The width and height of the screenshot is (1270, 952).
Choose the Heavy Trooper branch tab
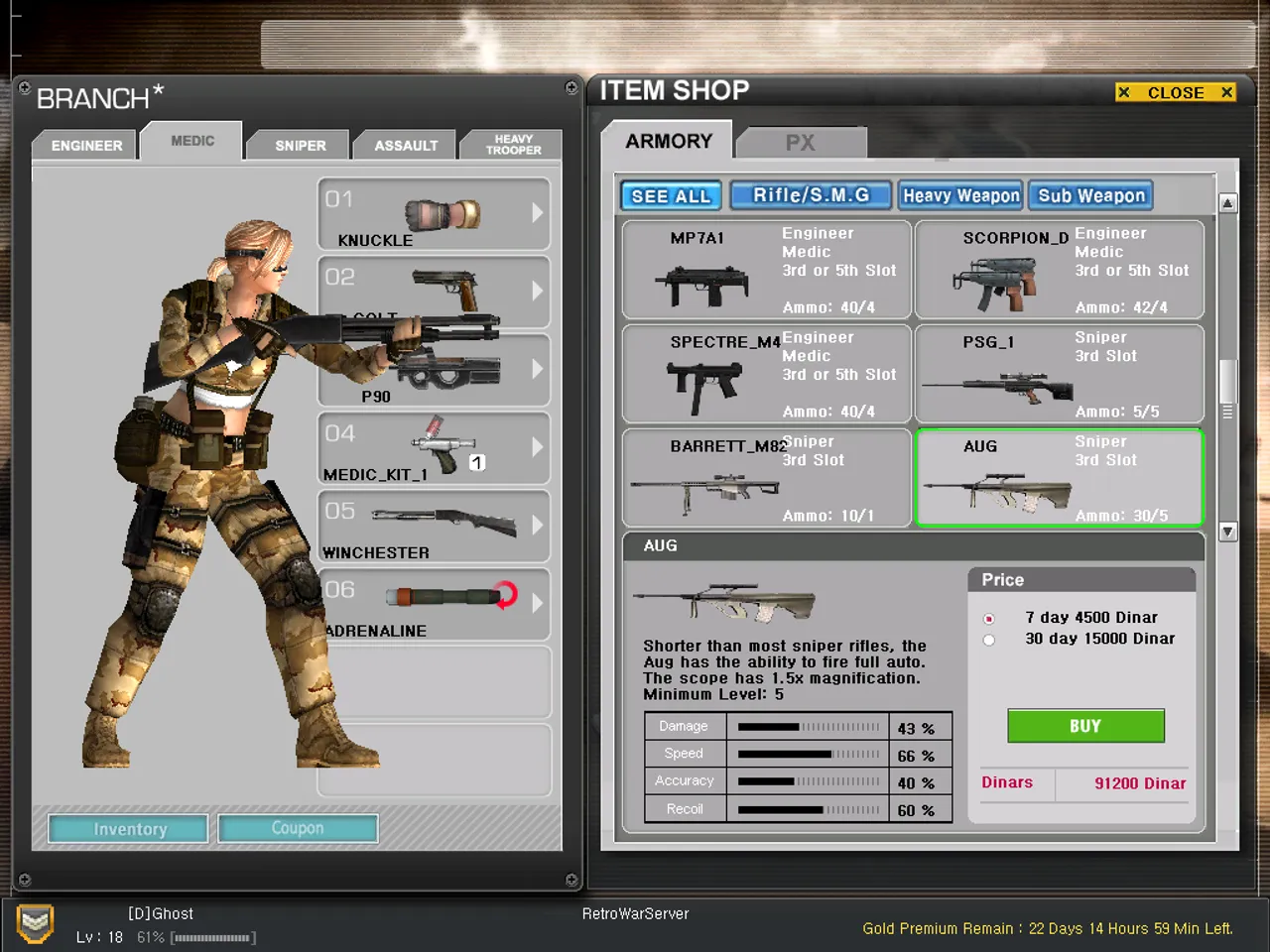[x=513, y=145]
